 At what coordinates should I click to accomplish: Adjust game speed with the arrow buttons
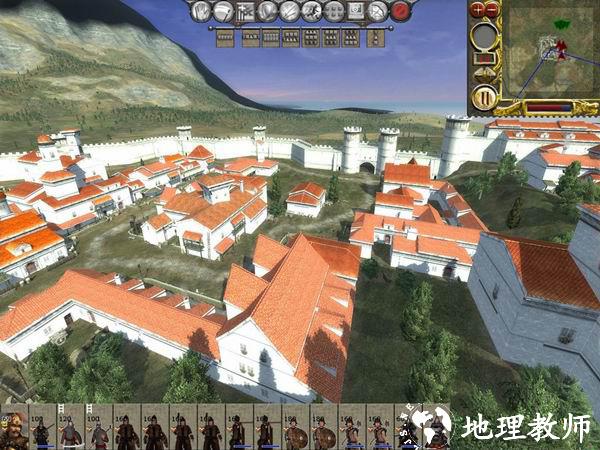click(x=484, y=73)
